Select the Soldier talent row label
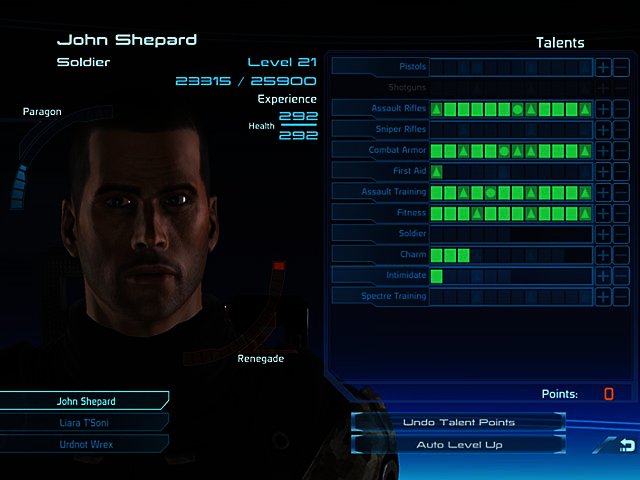The image size is (640, 480). click(x=380, y=234)
